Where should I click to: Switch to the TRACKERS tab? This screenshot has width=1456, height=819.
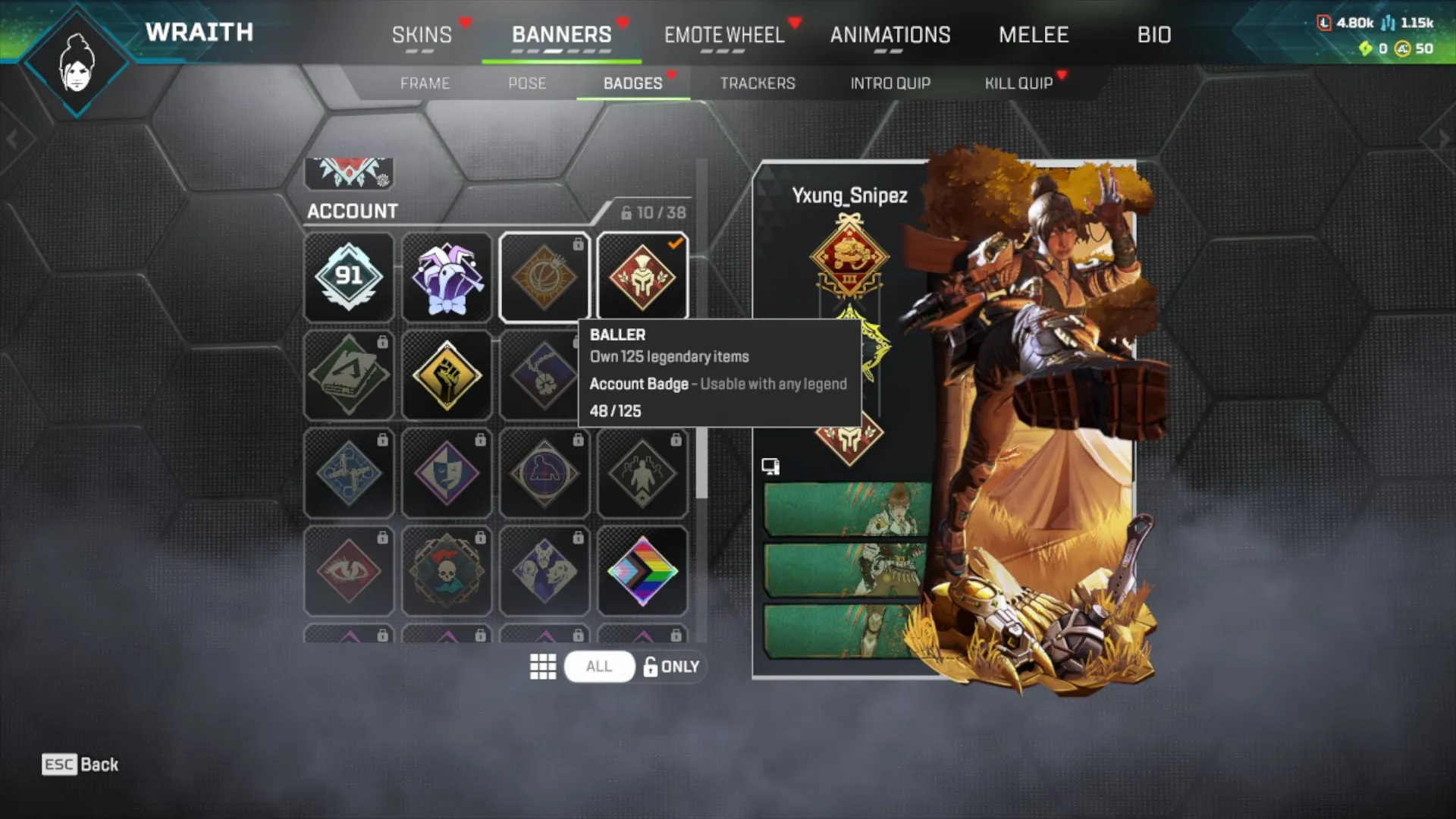pos(758,83)
